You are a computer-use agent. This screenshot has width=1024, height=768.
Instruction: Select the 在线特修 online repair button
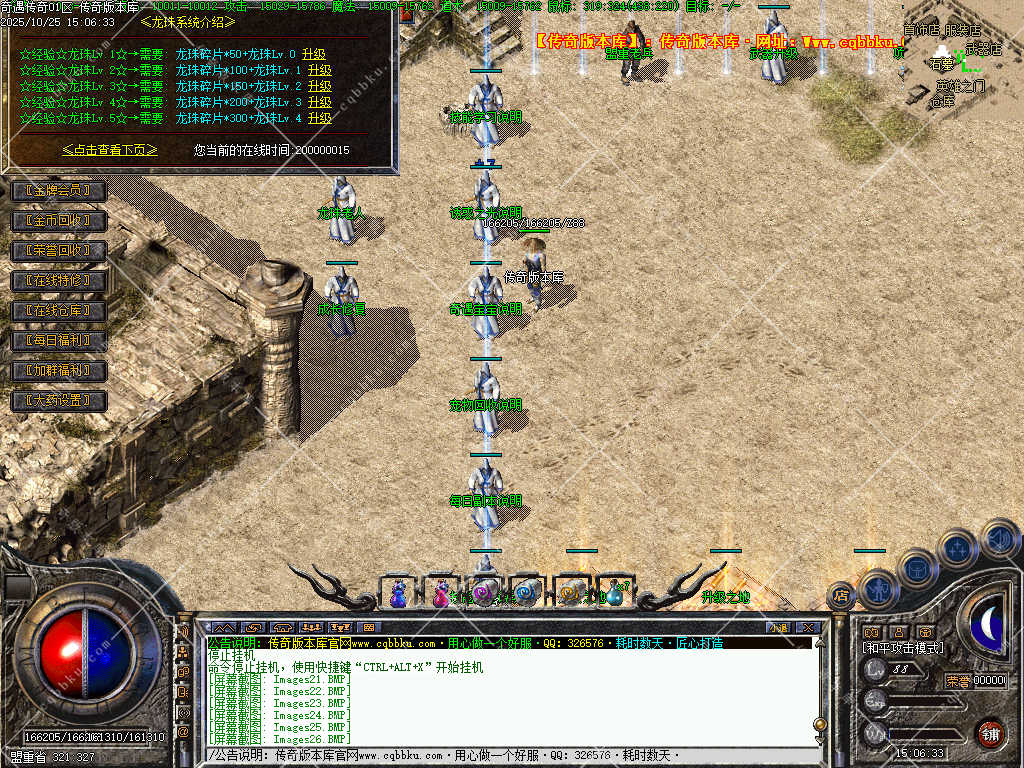click(x=58, y=281)
